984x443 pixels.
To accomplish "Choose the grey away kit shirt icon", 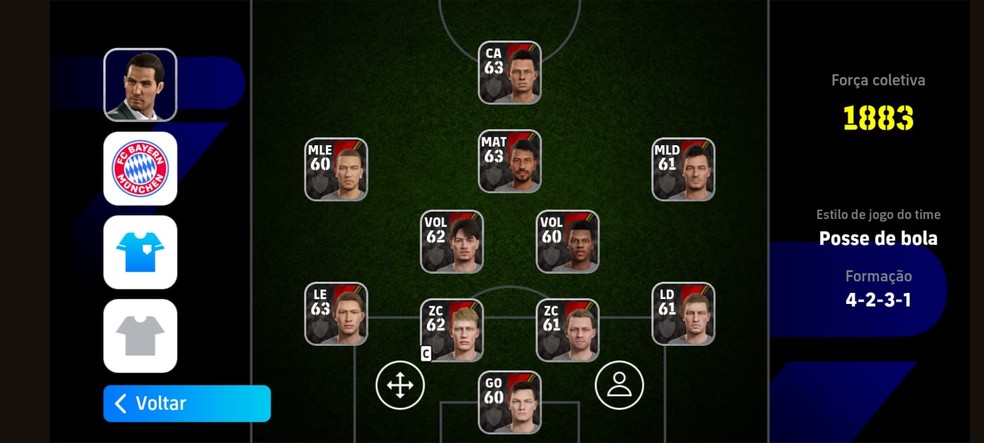I will click(140, 336).
